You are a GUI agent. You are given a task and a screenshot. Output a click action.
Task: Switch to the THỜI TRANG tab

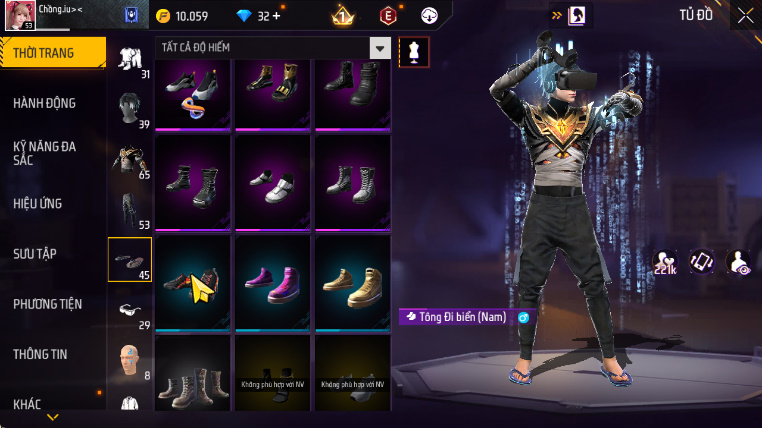(52, 53)
